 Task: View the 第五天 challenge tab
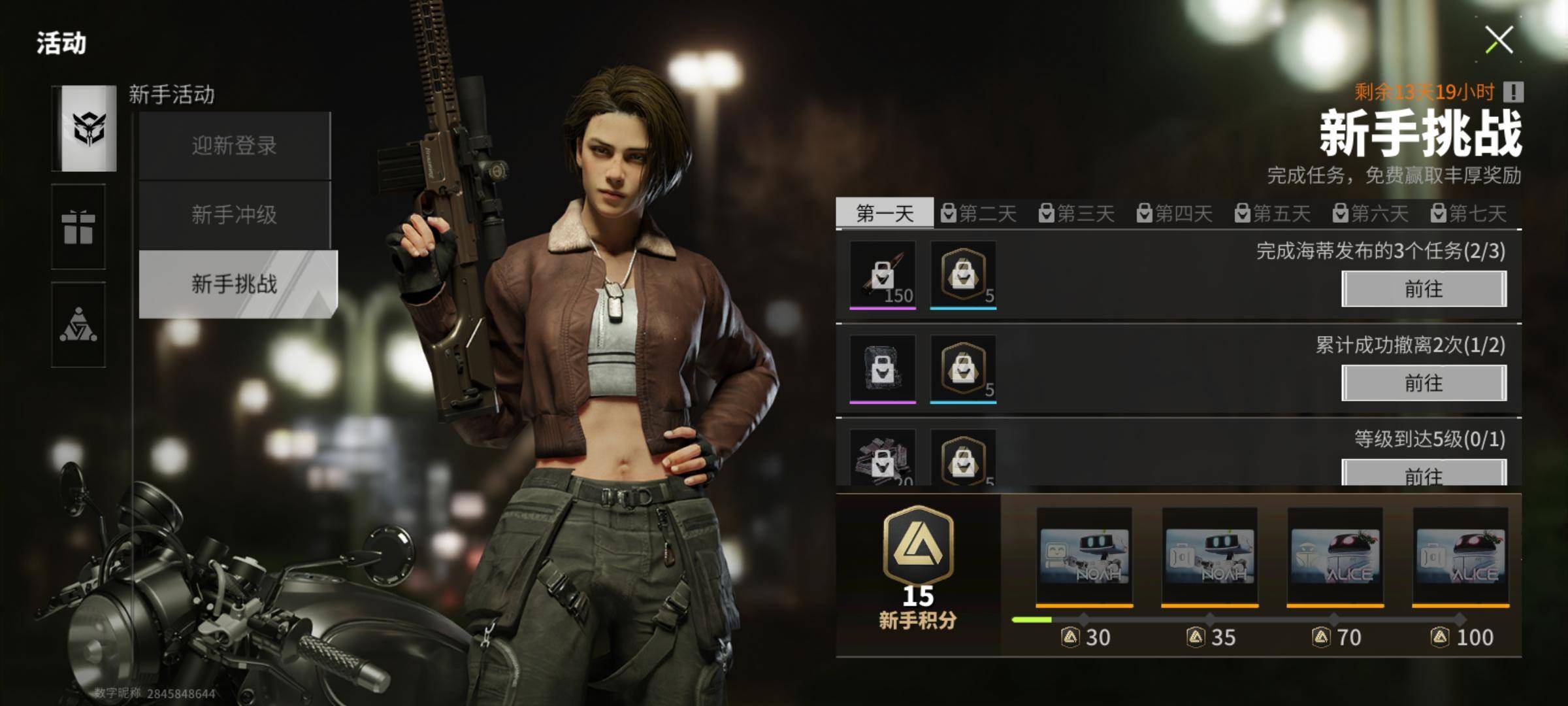click(x=1273, y=213)
